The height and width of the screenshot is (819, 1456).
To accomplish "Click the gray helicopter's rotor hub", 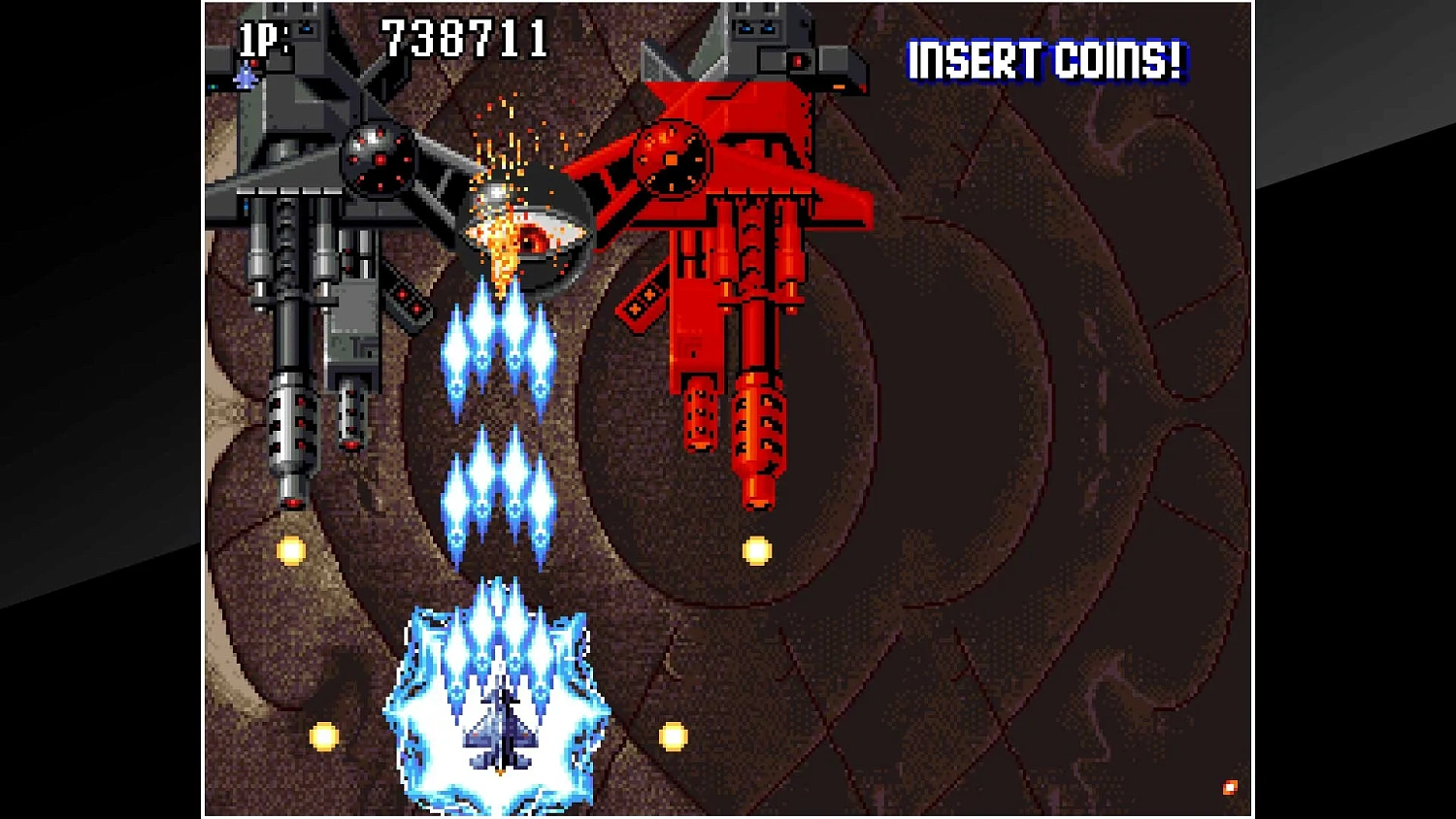I will [x=379, y=160].
